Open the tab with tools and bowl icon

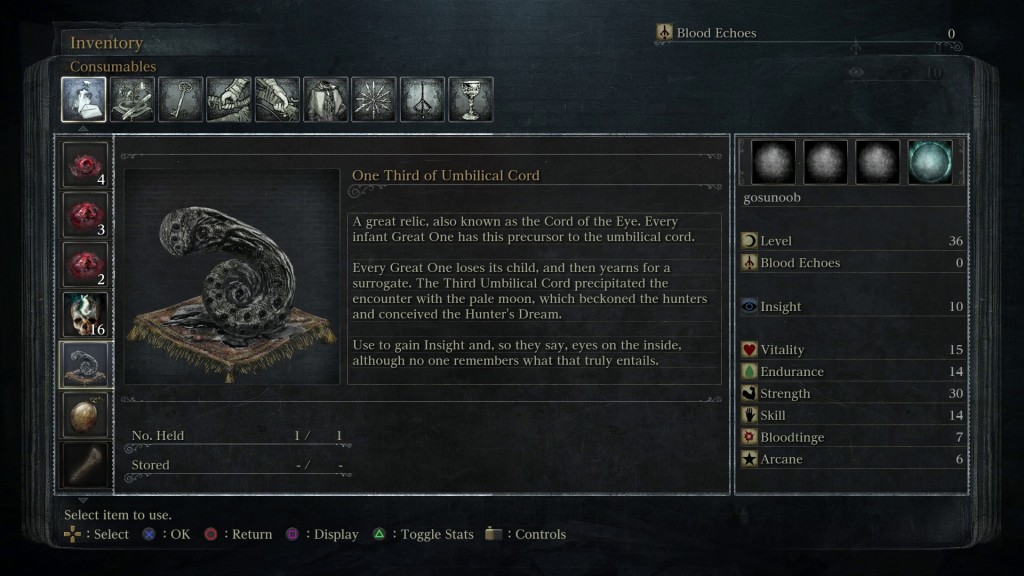132,99
